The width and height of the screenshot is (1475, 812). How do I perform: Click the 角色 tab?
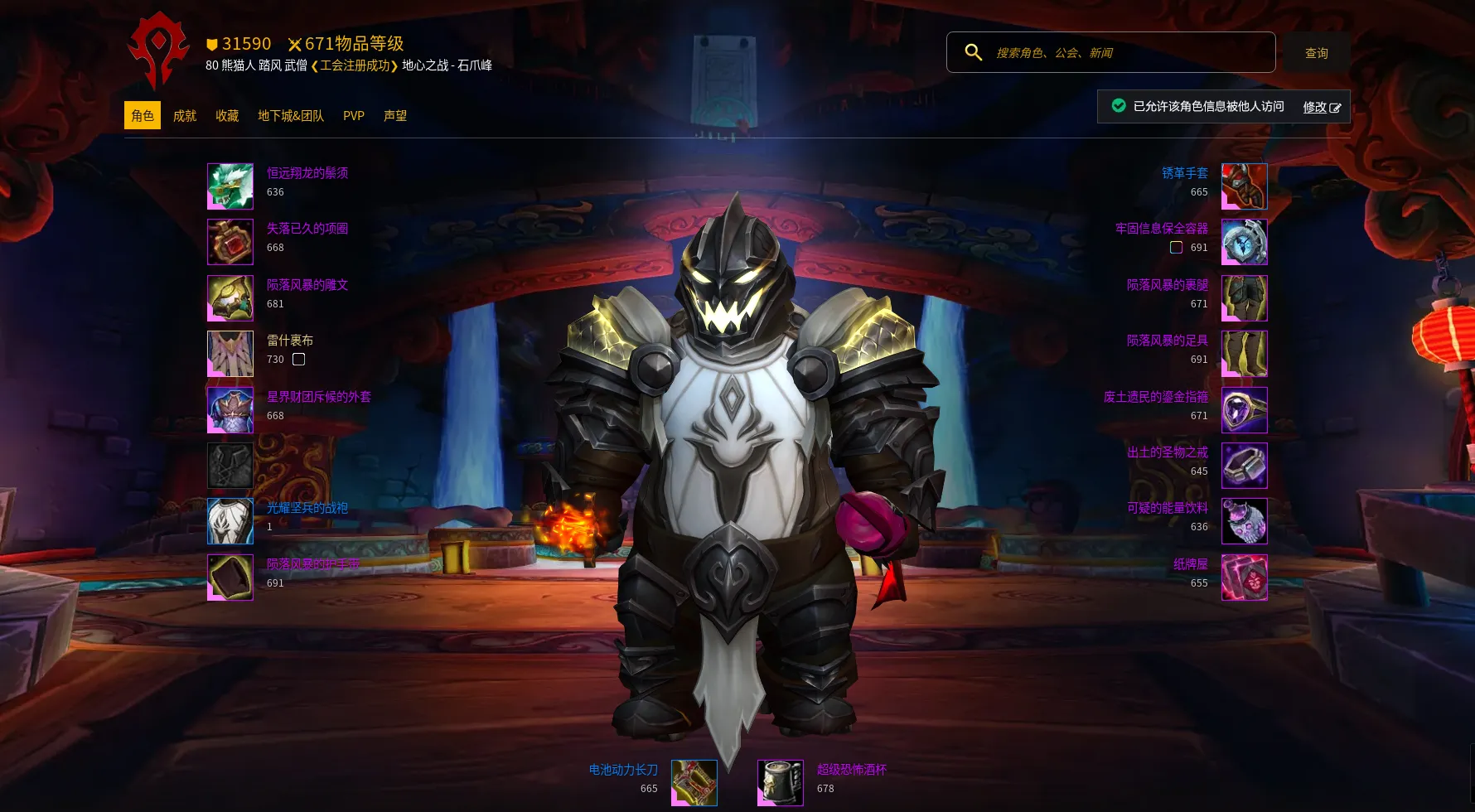pyautogui.click(x=143, y=116)
